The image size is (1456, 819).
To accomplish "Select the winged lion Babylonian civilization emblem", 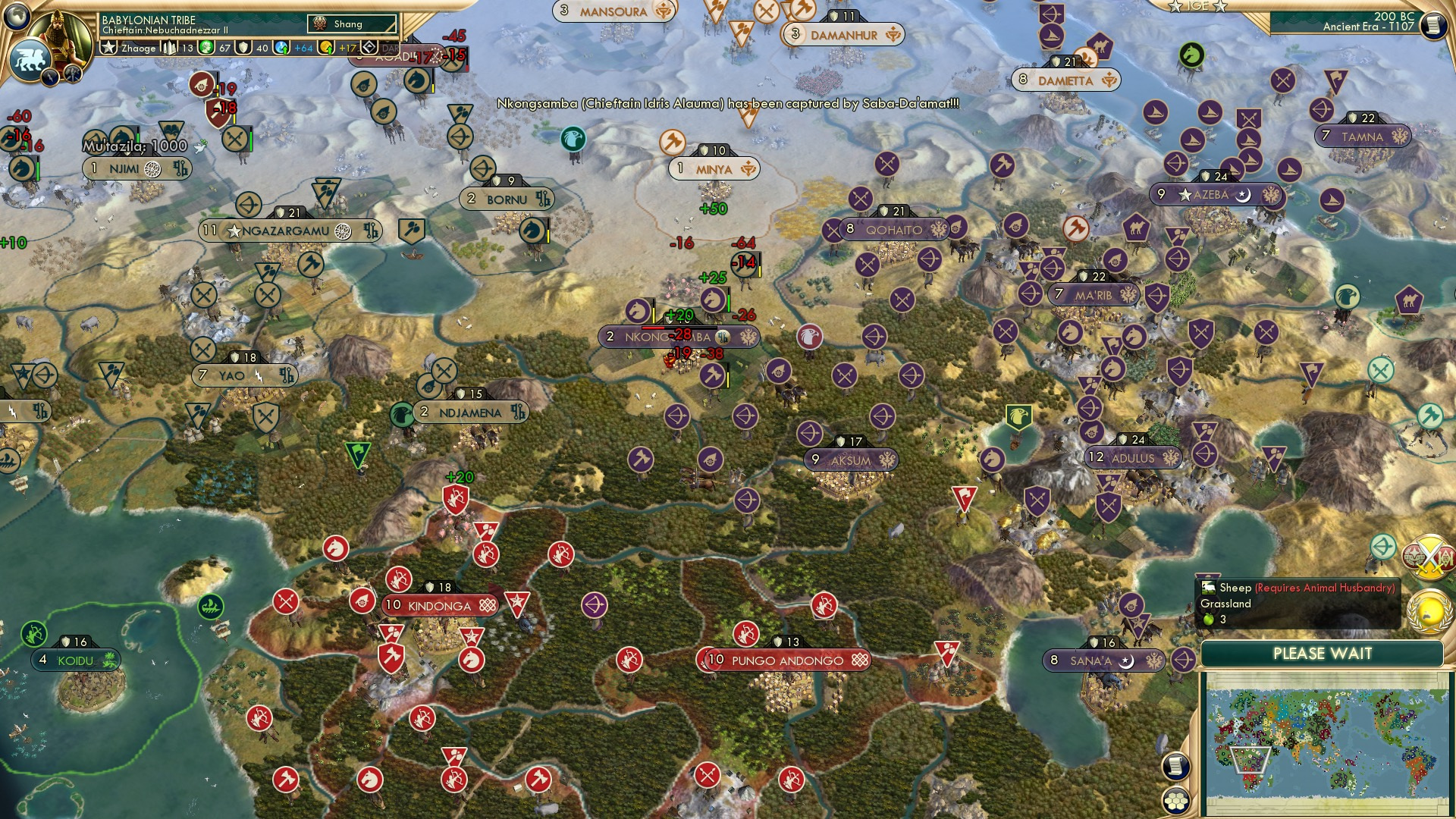I will [30, 58].
